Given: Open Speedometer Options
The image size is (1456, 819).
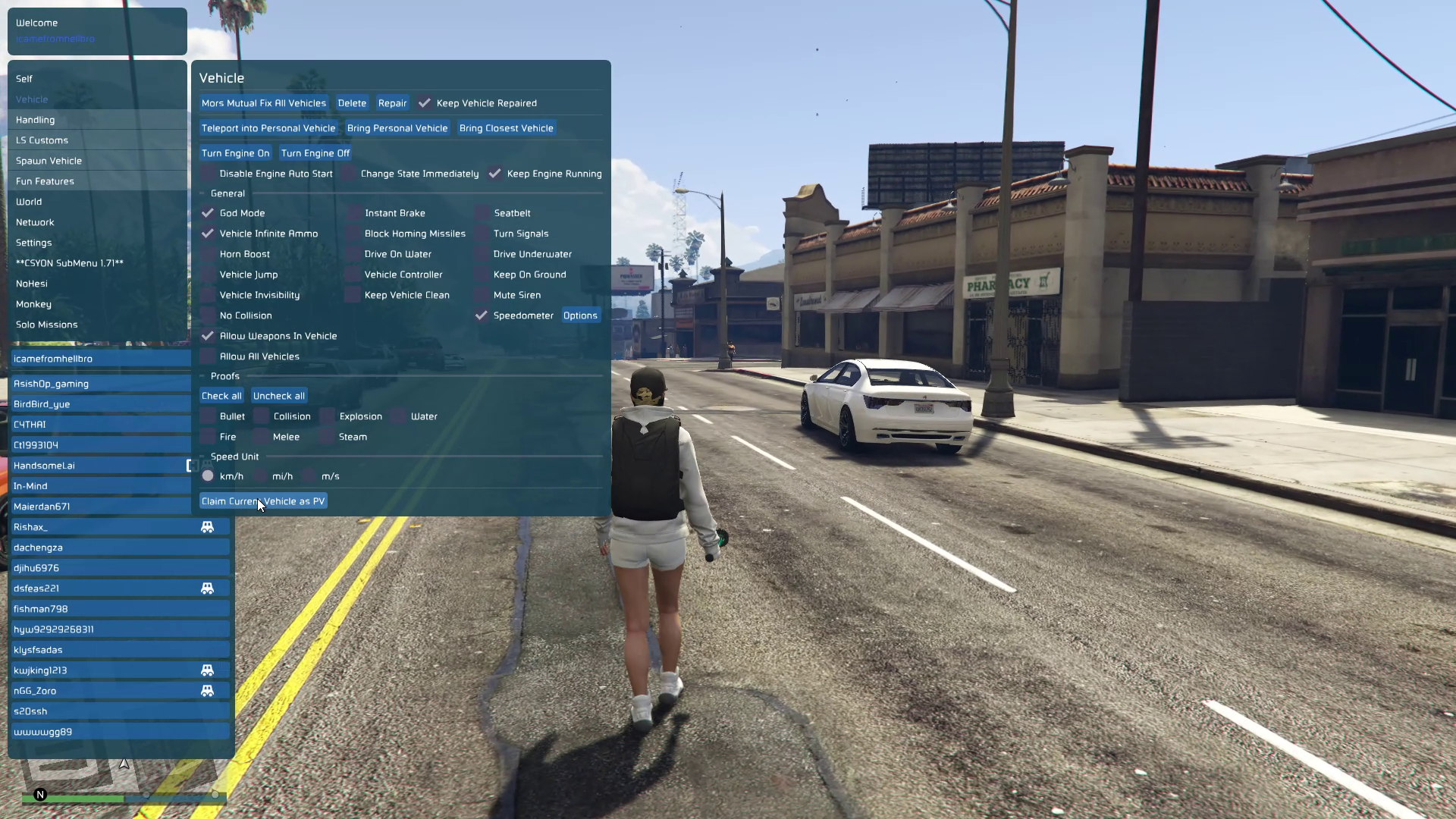Looking at the screenshot, I should click(580, 315).
